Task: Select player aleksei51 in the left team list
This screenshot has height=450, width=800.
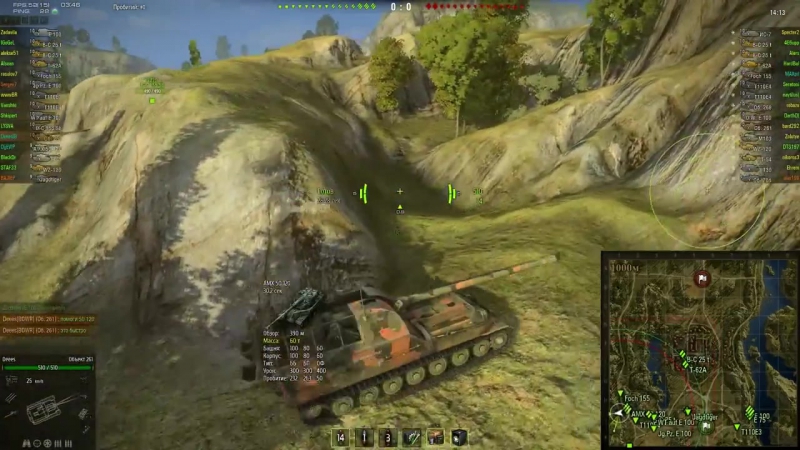Action: [x=10, y=53]
